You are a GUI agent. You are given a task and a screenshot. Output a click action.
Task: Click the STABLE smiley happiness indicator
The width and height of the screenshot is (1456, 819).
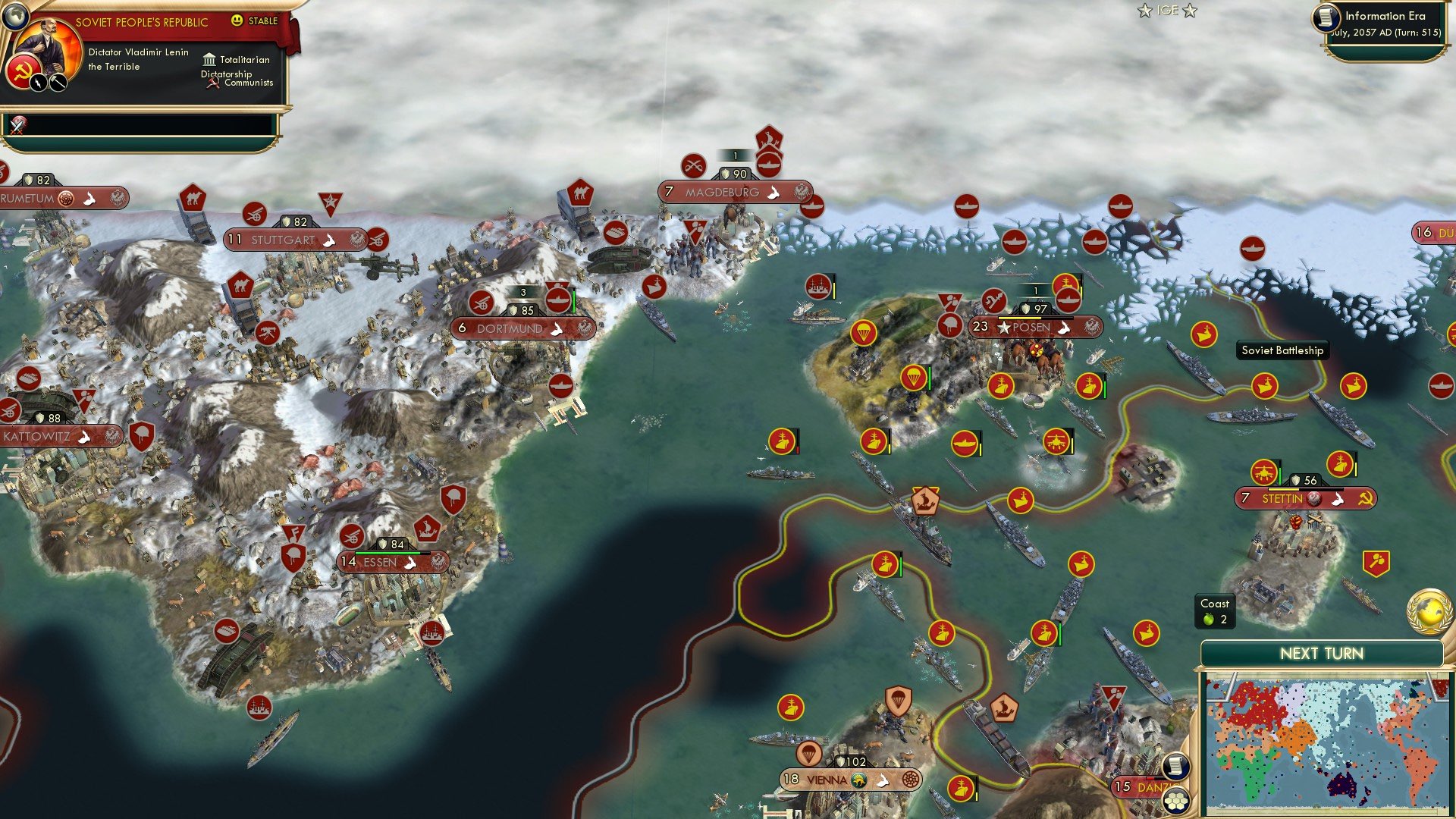(x=238, y=20)
